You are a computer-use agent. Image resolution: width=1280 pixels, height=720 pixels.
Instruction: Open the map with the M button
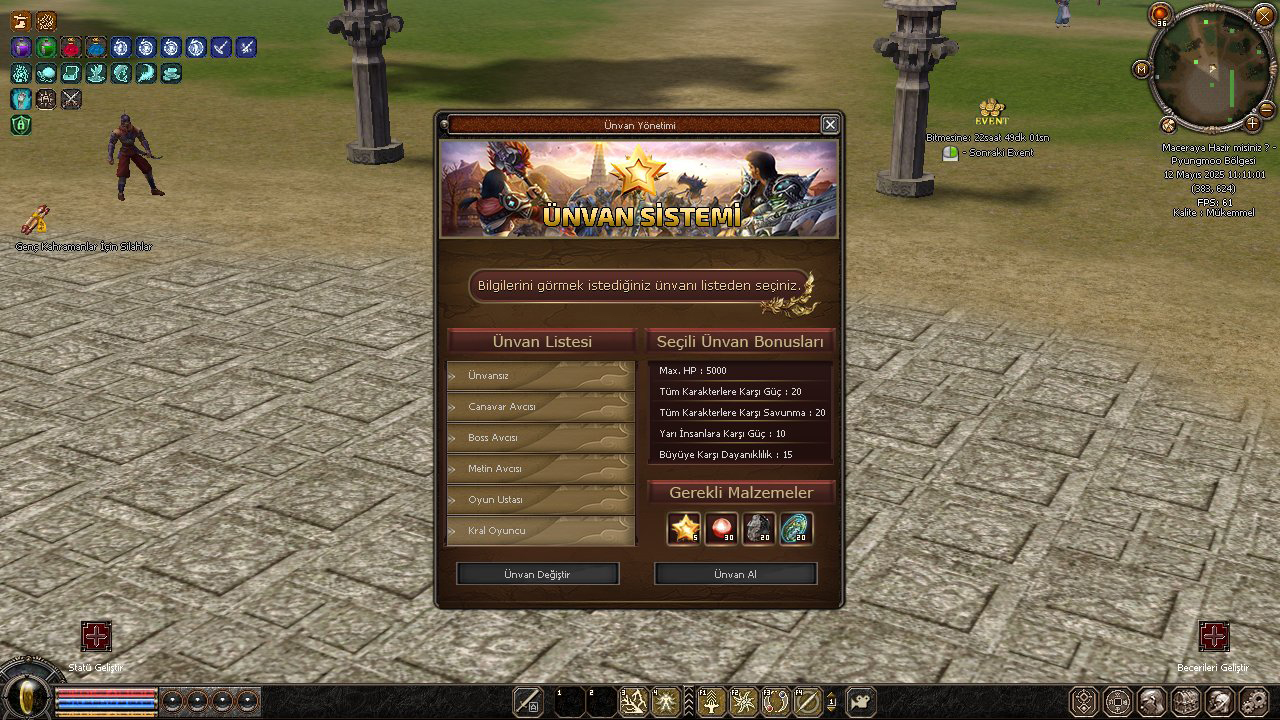[1141, 69]
